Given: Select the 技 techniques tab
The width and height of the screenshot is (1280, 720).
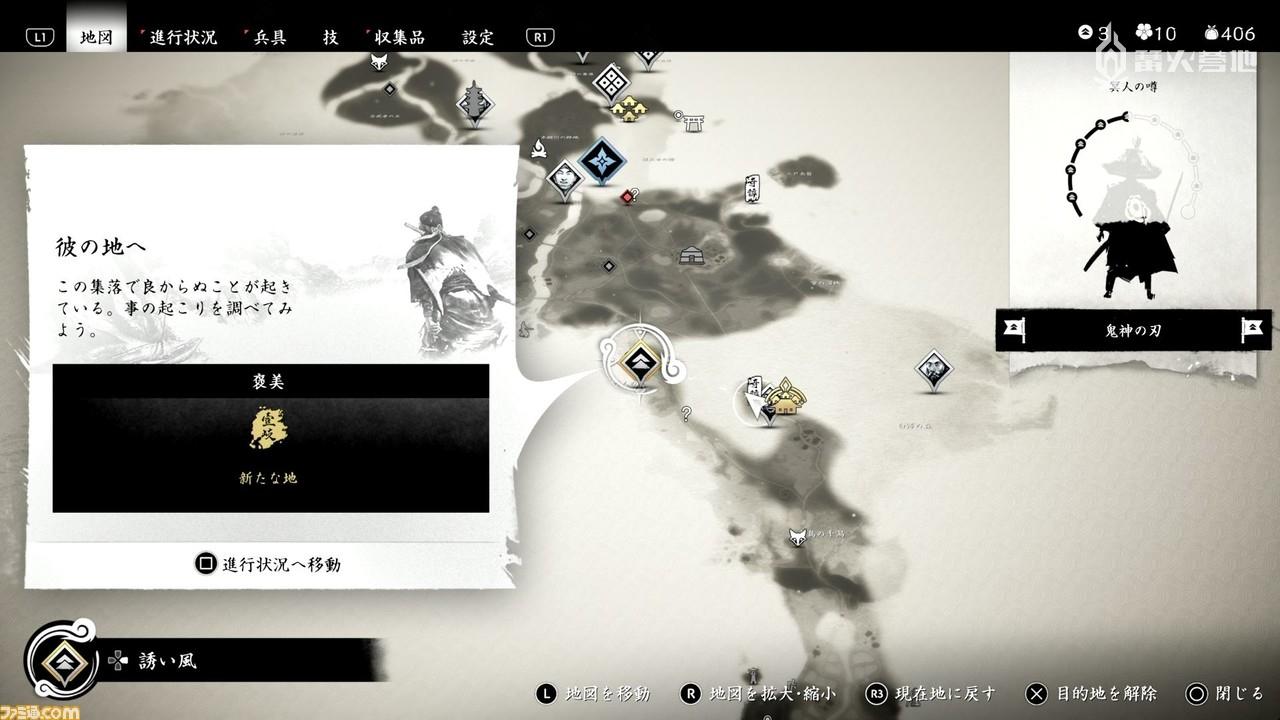Looking at the screenshot, I should point(330,37).
